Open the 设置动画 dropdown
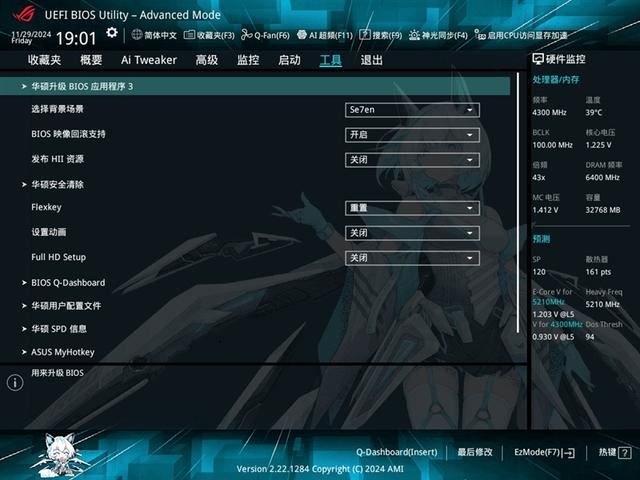 tap(412, 233)
